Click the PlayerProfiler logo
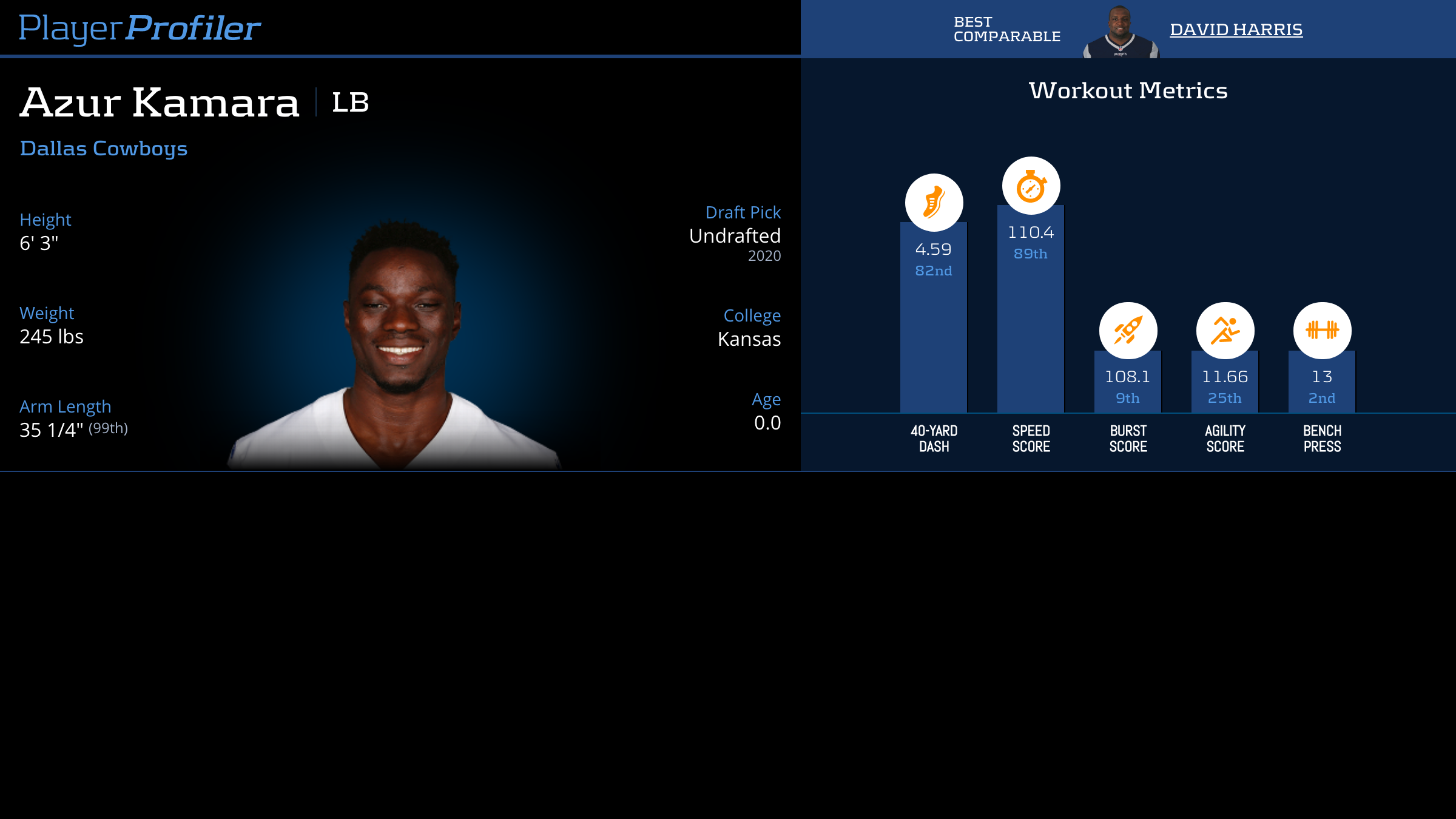Image resolution: width=1456 pixels, height=819 pixels. point(140,28)
